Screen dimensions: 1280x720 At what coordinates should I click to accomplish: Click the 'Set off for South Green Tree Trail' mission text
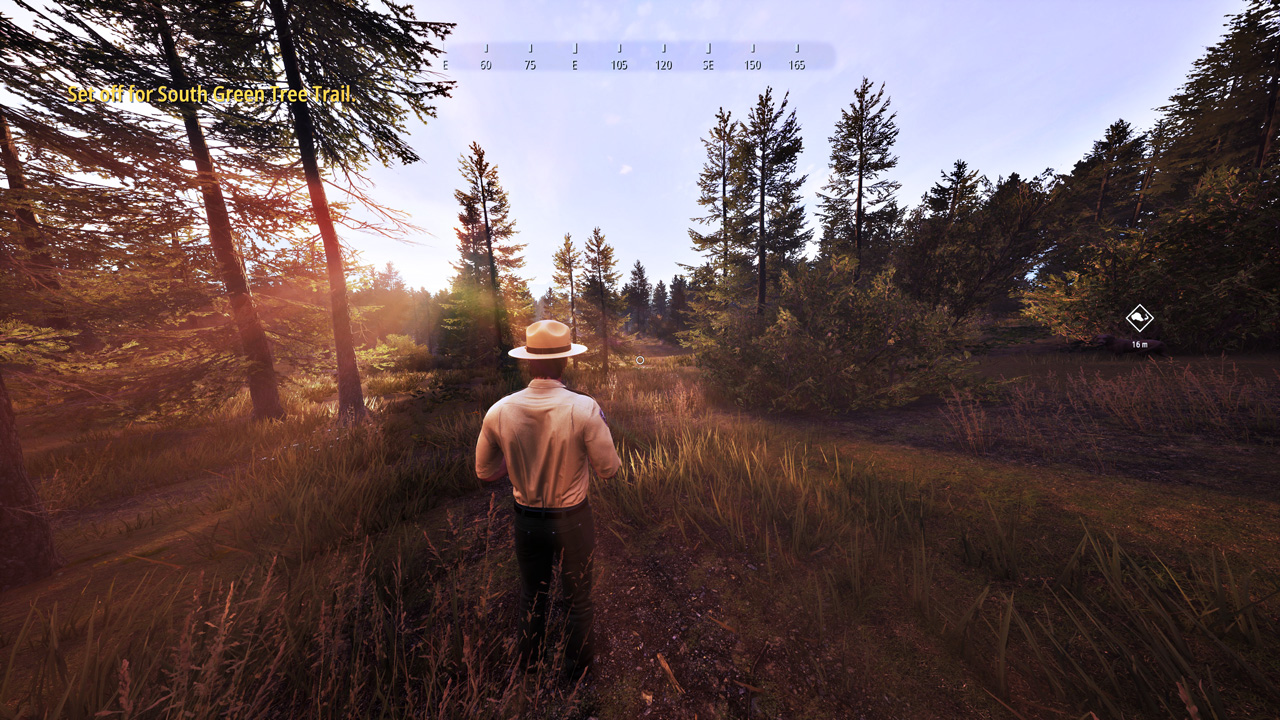[214, 96]
